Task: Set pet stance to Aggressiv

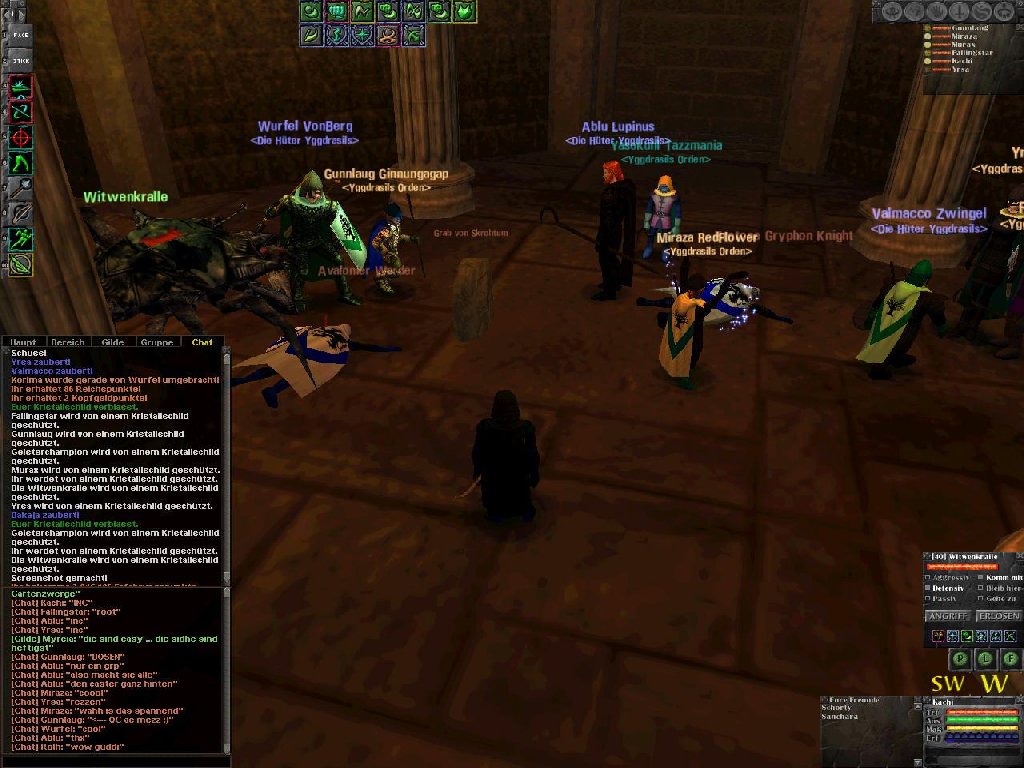Action: pos(929,577)
